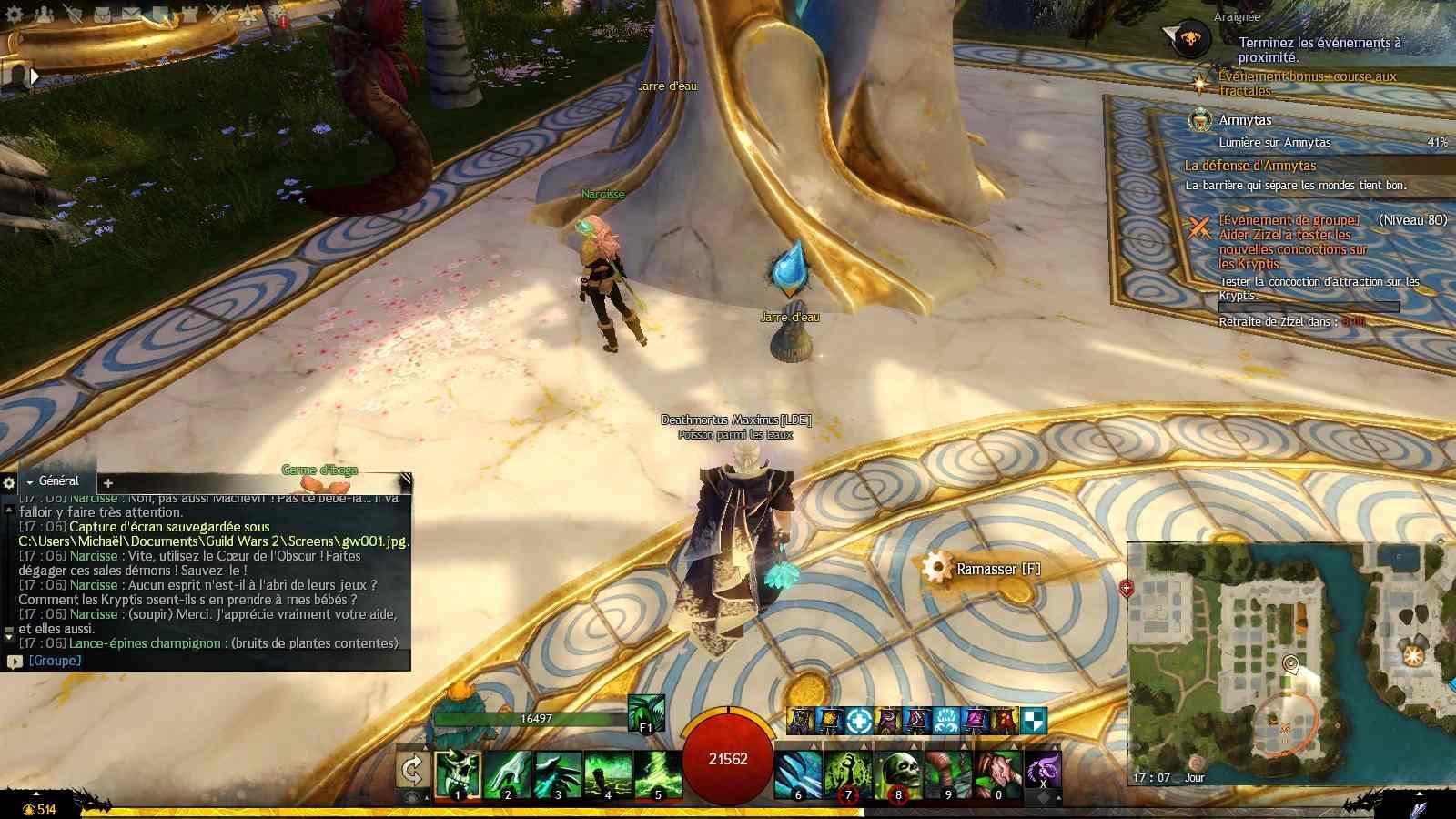Viewport: 1456px width, 819px height.
Task: Activate the weapon swap arrow button
Action: tap(412, 772)
